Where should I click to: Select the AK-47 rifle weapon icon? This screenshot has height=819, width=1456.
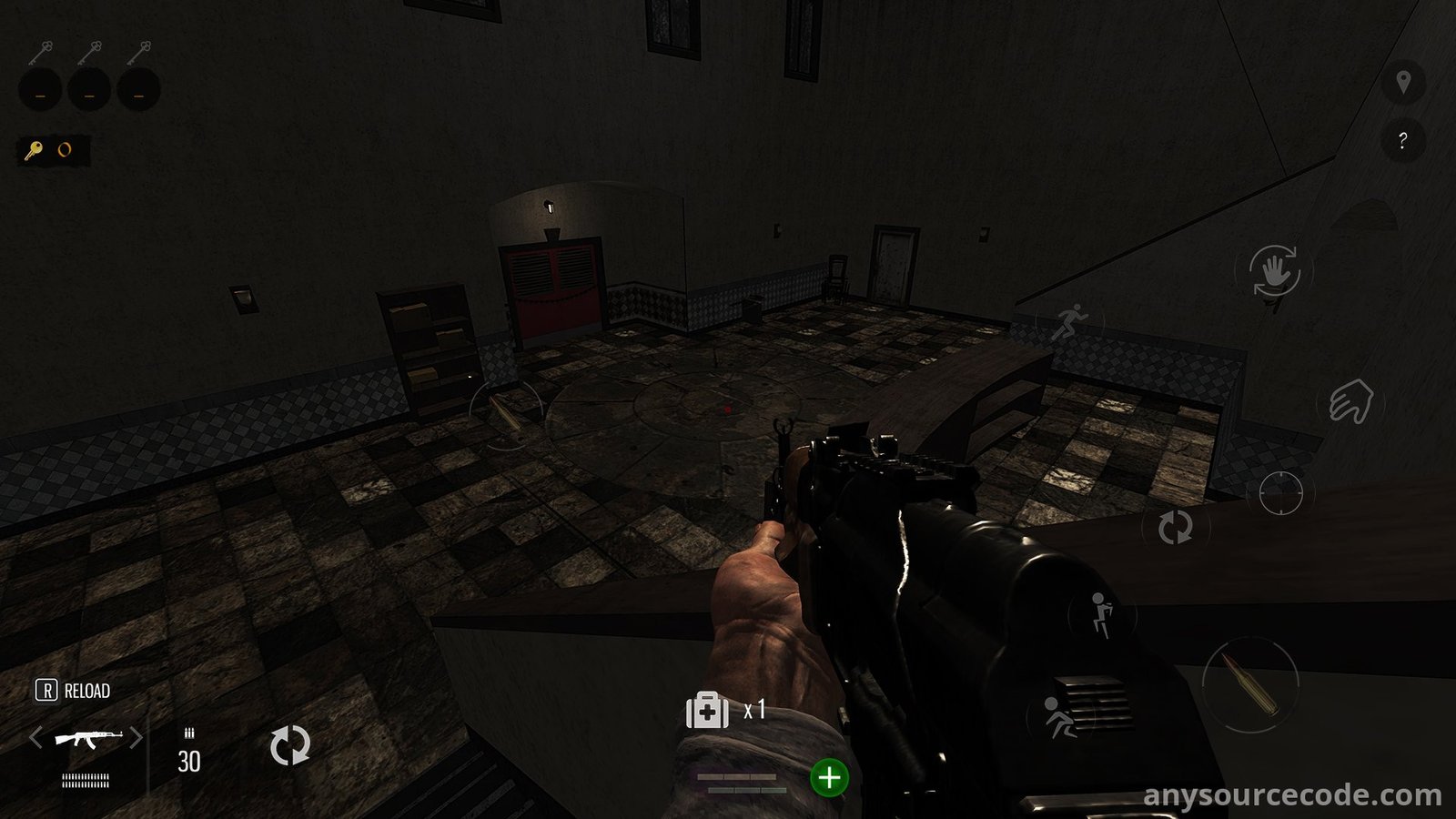point(87,737)
